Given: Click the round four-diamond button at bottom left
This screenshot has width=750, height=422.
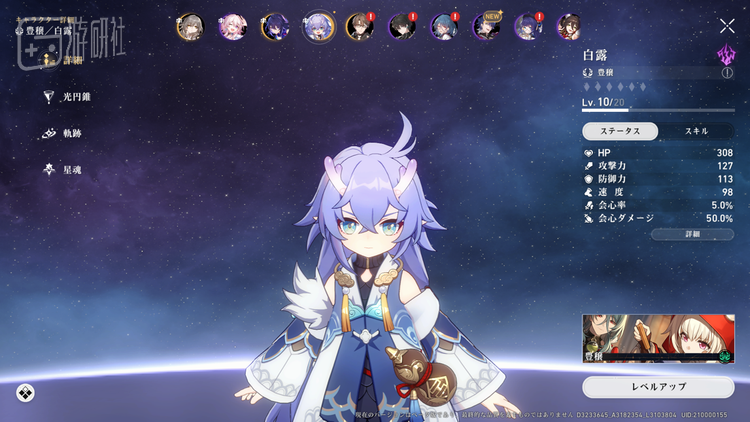Looking at the screenshot, I should tap(25, 392).
